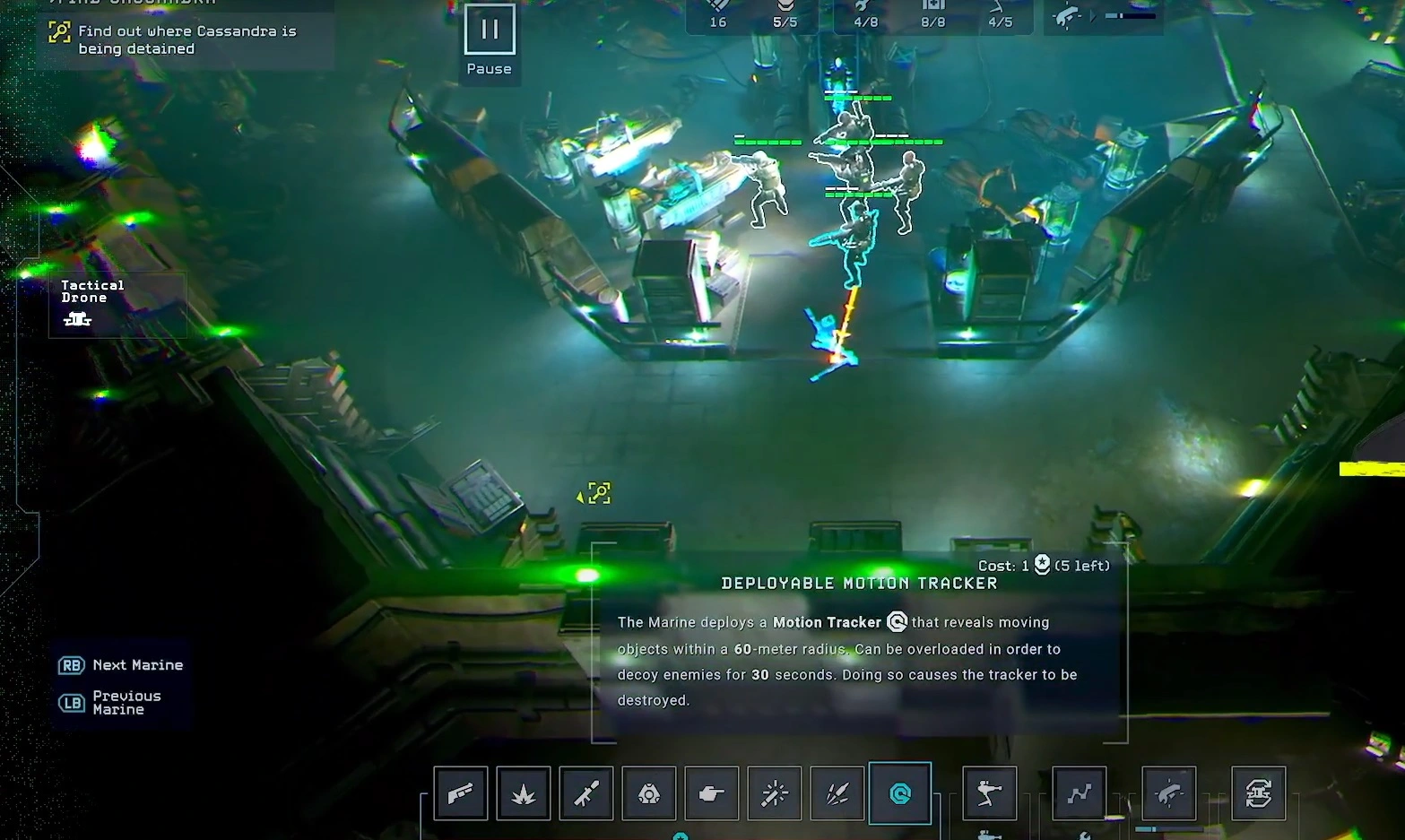Click the objective waypoint marker
This screenshot has width=1405, height=840.
click(x=599, y=493)
